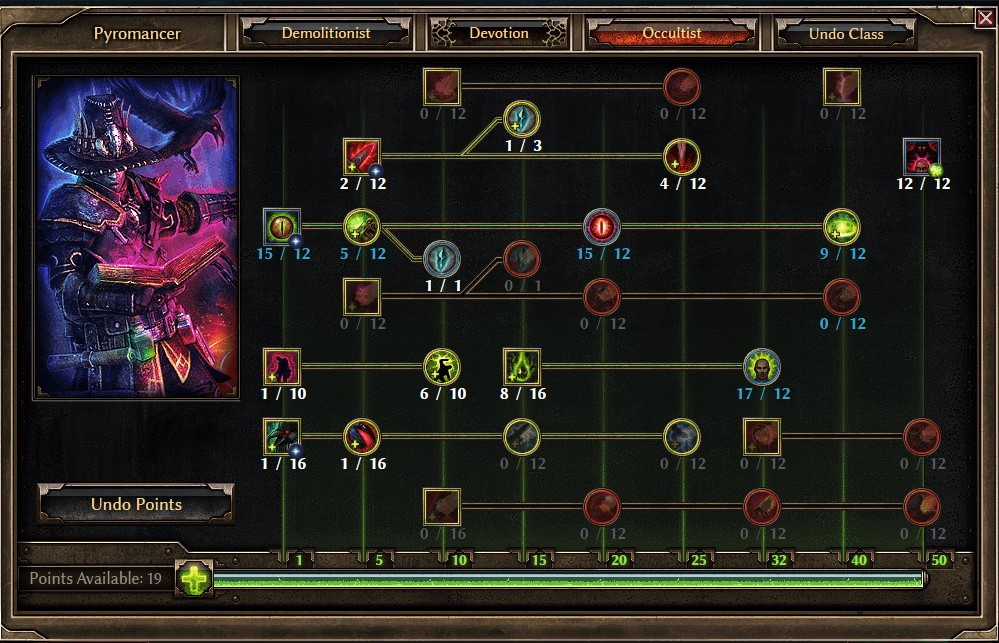Open the Devotion tab
999x643 pixels.
pyautogui.click(x=499, y=33)
